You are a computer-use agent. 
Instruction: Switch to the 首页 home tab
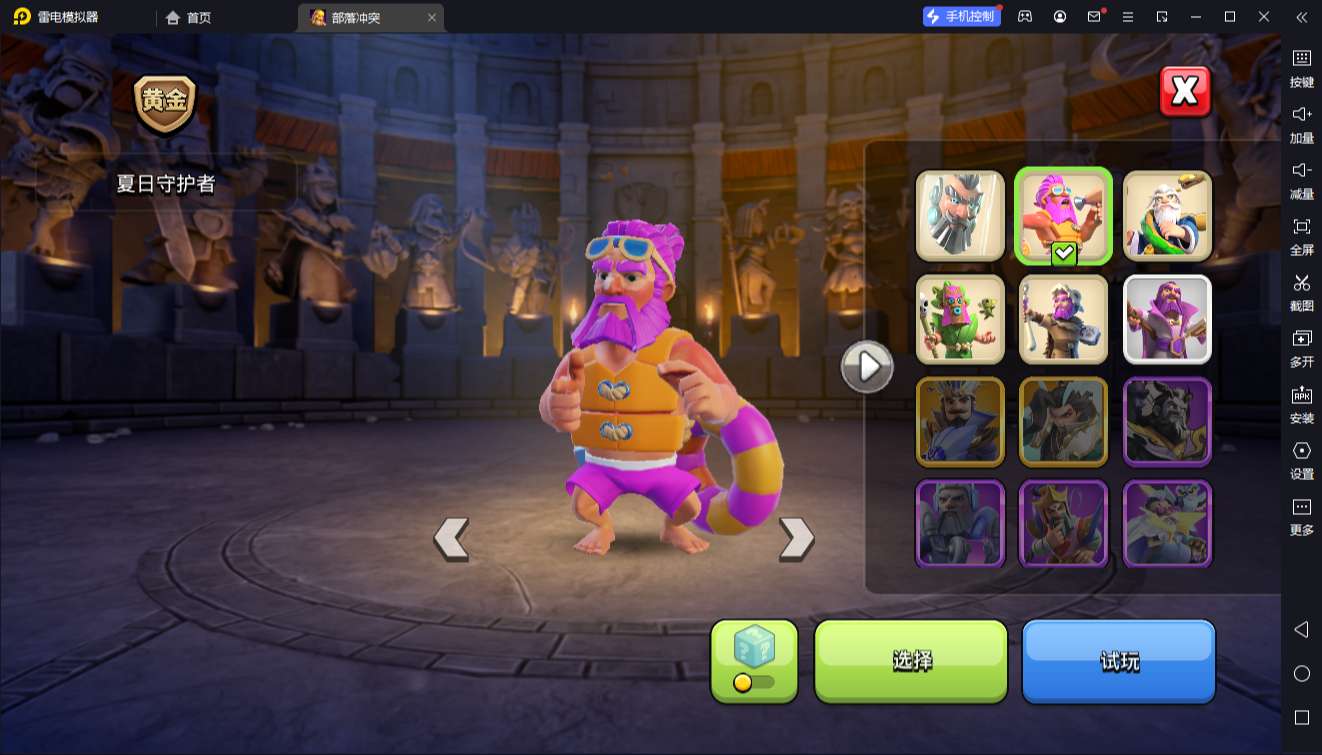pyautogui.click(x=189, y=17)
